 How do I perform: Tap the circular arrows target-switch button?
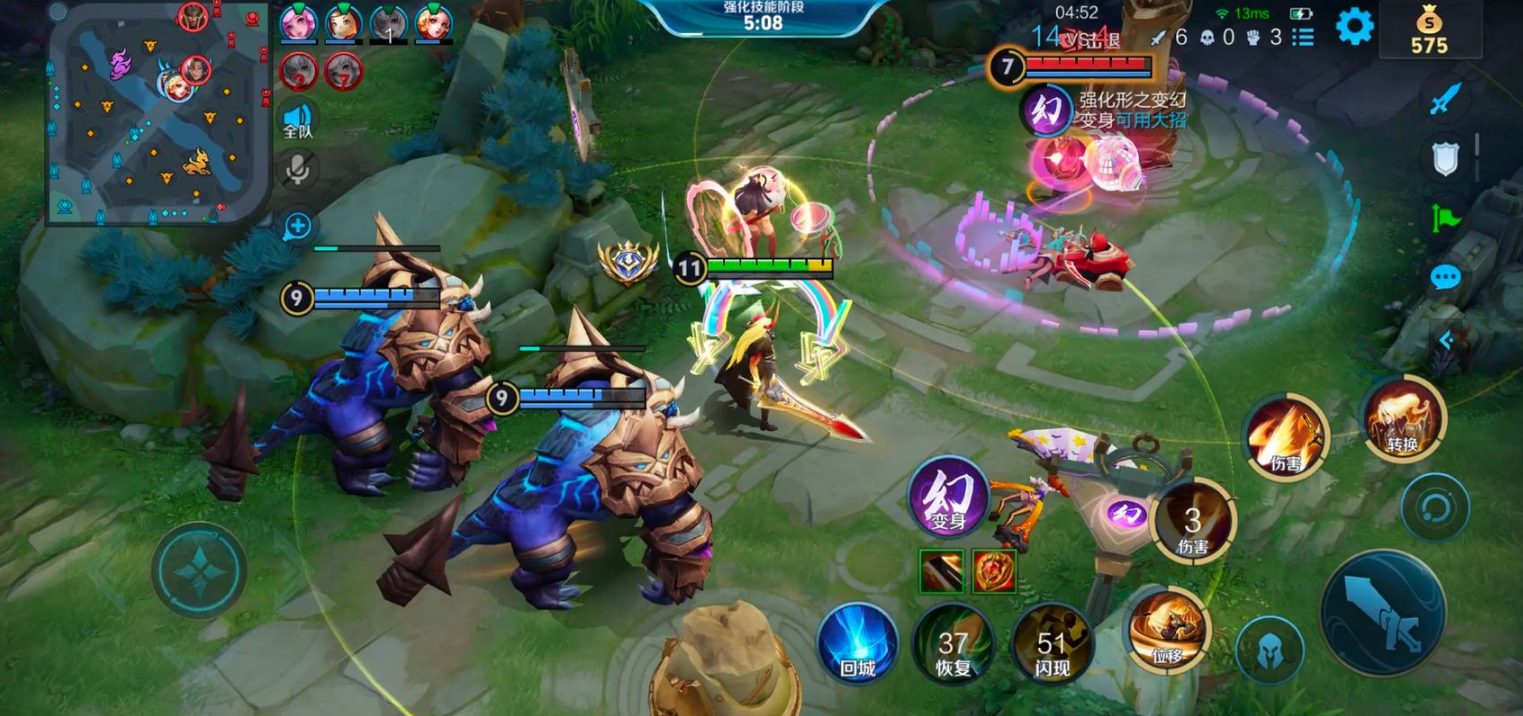[1435, 507]
